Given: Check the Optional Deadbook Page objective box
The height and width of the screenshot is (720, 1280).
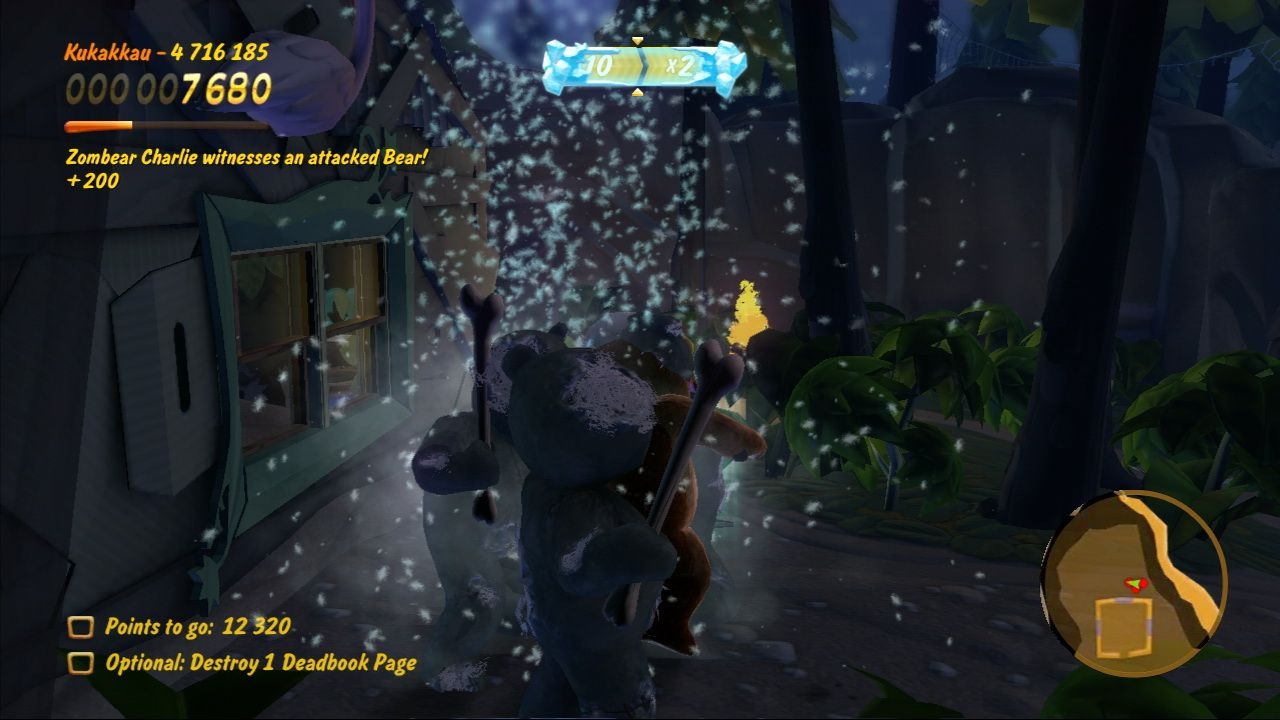Looking at the screenshot, I should click(79, 662).
